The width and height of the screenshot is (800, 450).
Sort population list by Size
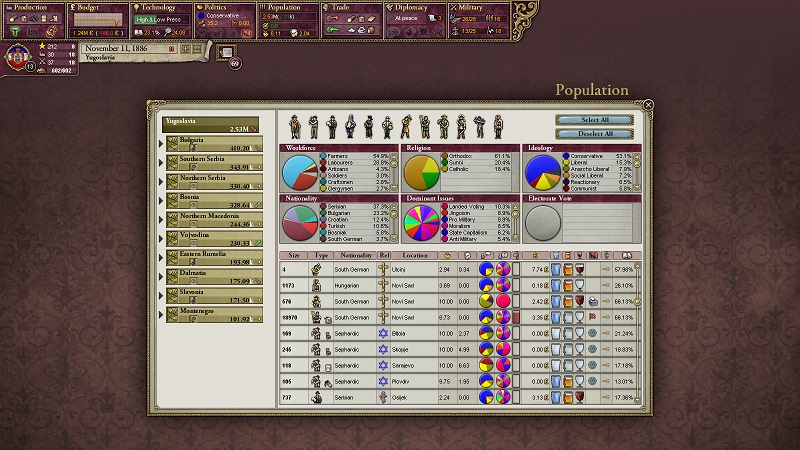click(294, 256)
